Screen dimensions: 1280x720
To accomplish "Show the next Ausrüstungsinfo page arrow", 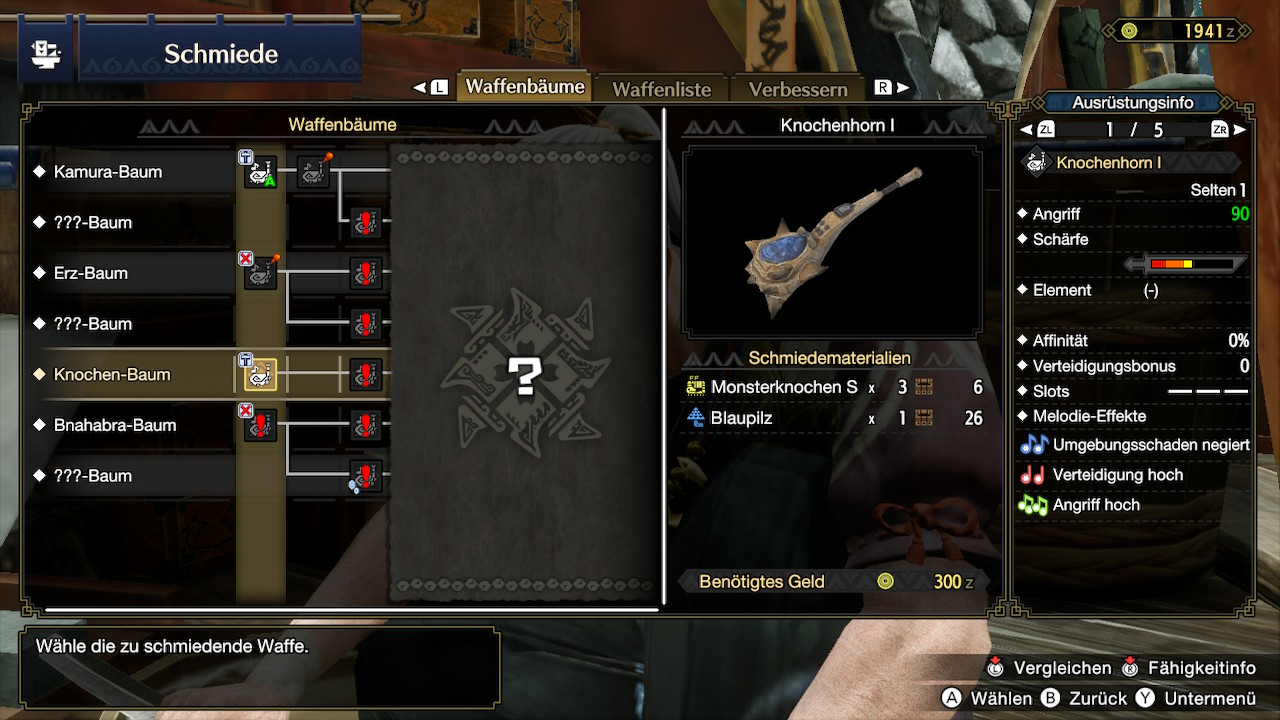I will pos(1240,130).
